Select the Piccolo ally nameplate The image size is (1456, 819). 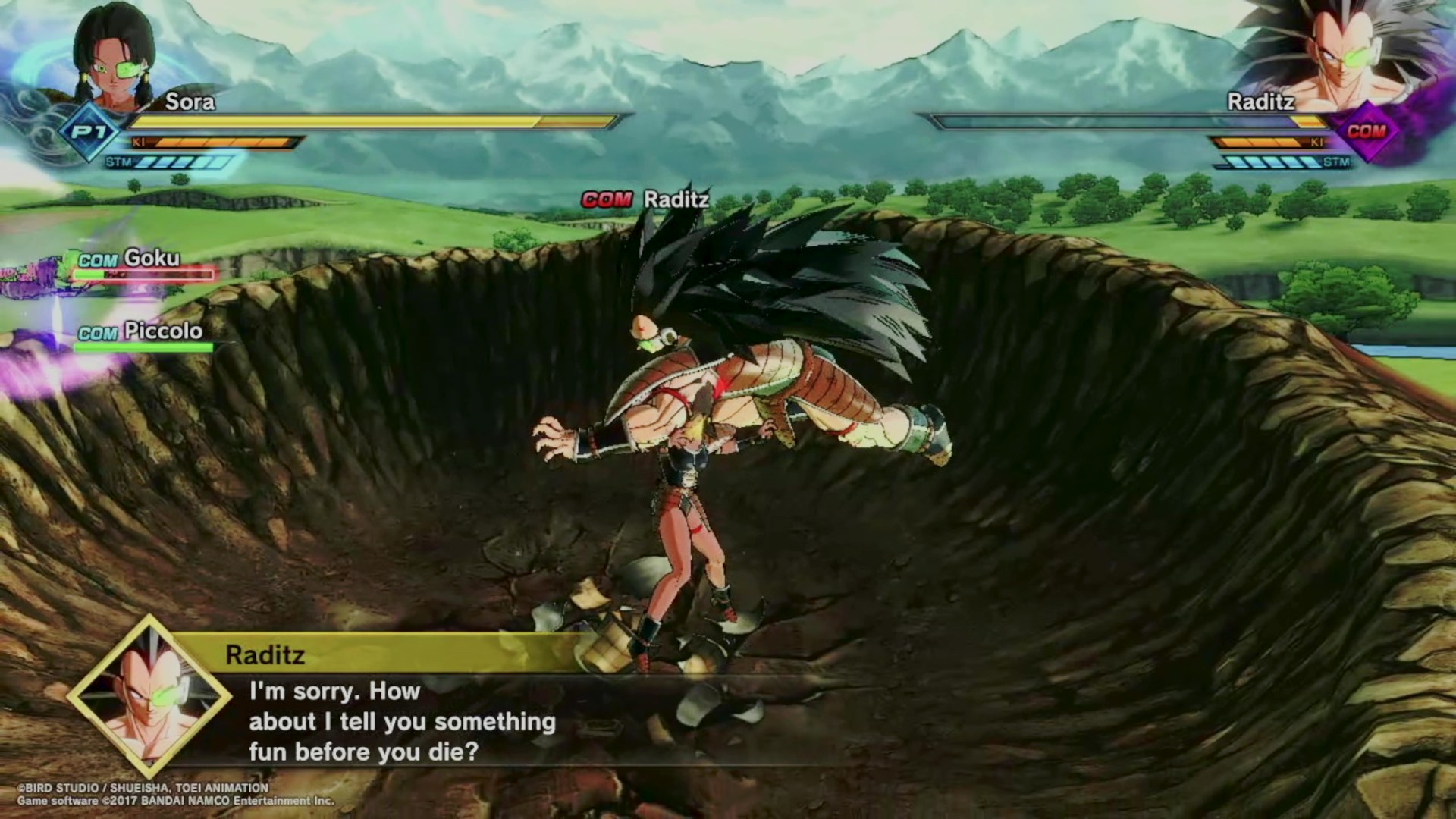click(140, 332)
